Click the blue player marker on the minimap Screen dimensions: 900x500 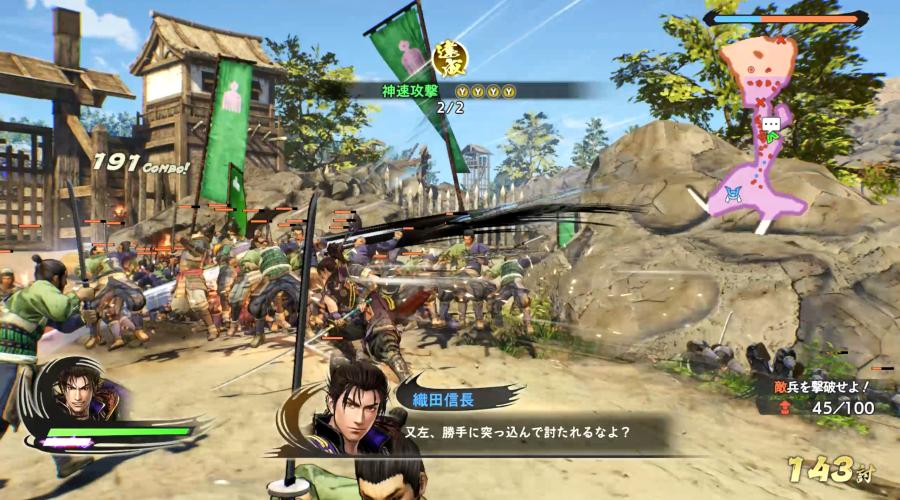click(733, 193)
